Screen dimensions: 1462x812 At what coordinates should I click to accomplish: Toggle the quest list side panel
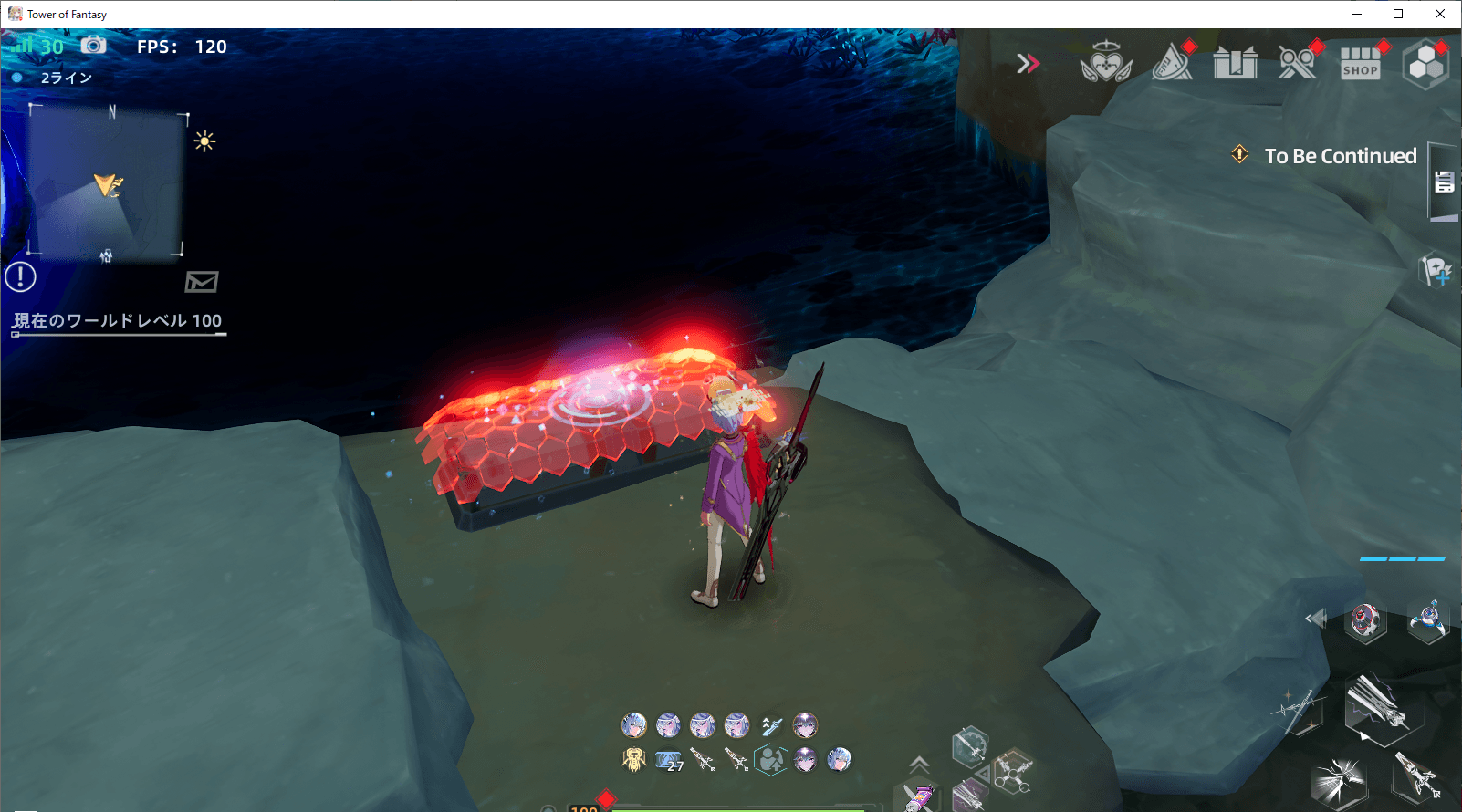(x=1443, y=182)
